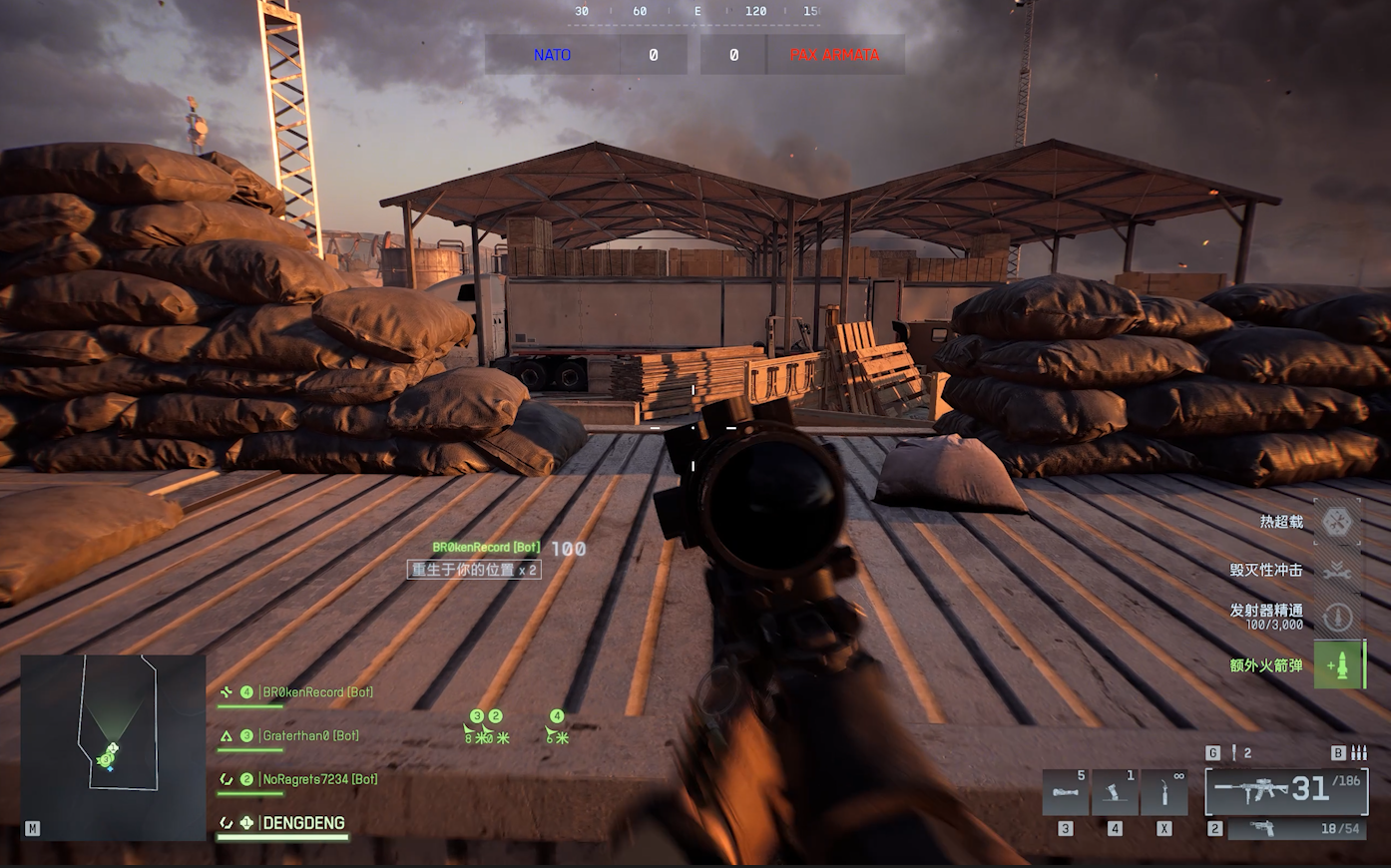Viewport: 1391px width, 868px height.
Task: Click the three-bullet fire mode icon
Action: click(x=1357, y=753)
